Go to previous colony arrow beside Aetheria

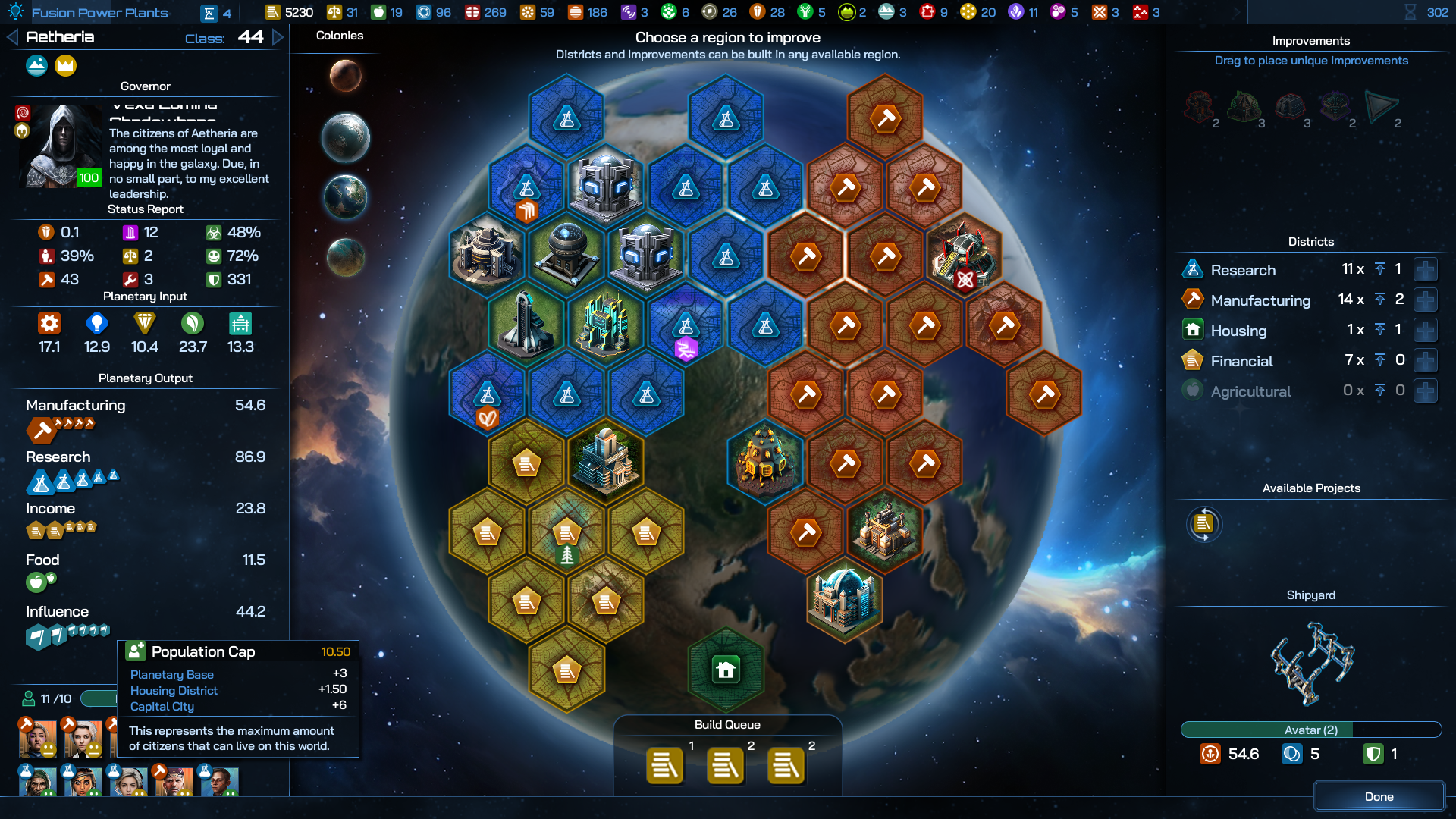(x=12, y=37)
